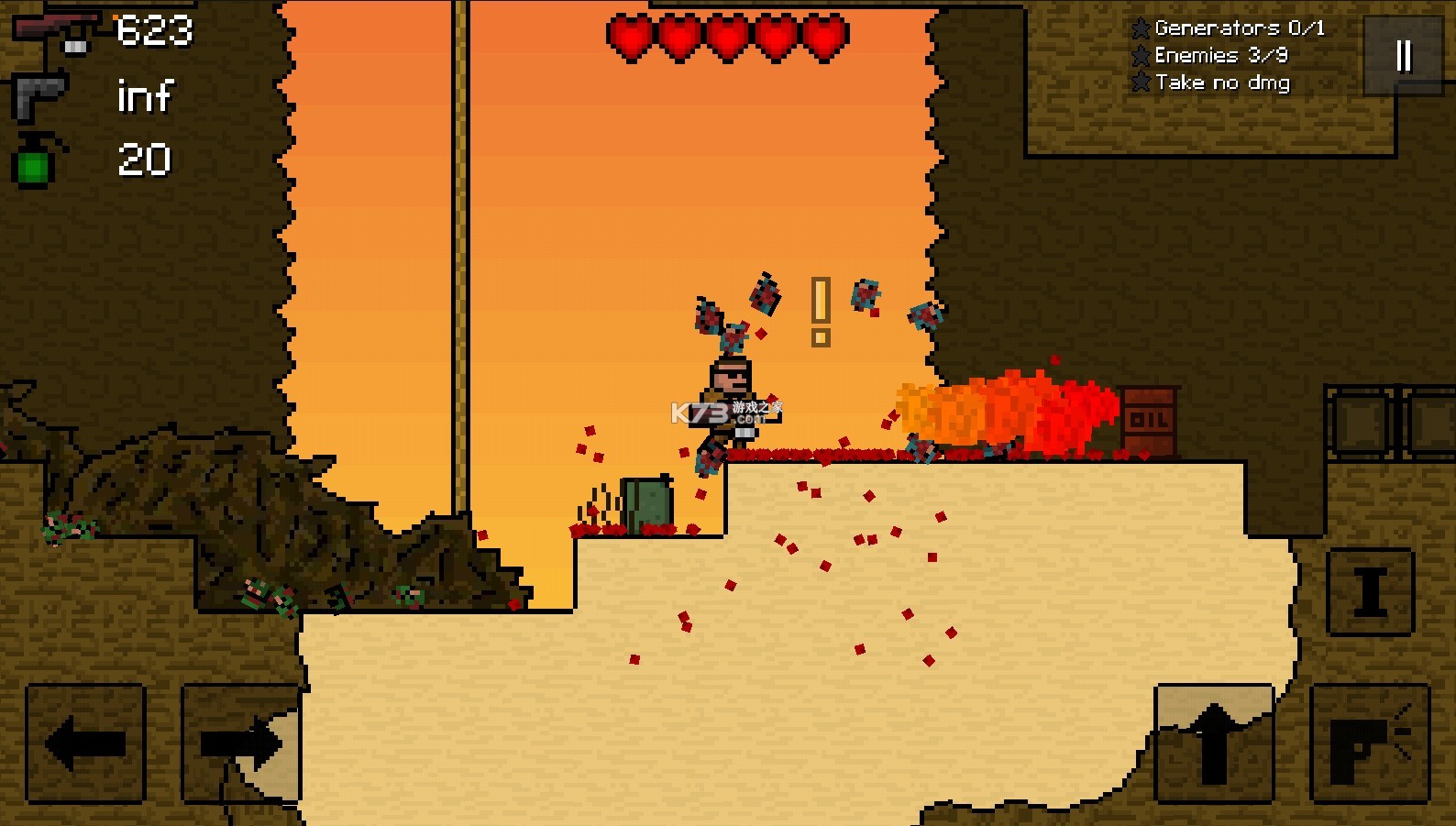Viewport: 1456px width, 826px height.
Task: Tap the jump up-arrow button
Action: click(x=1214, y=743)
